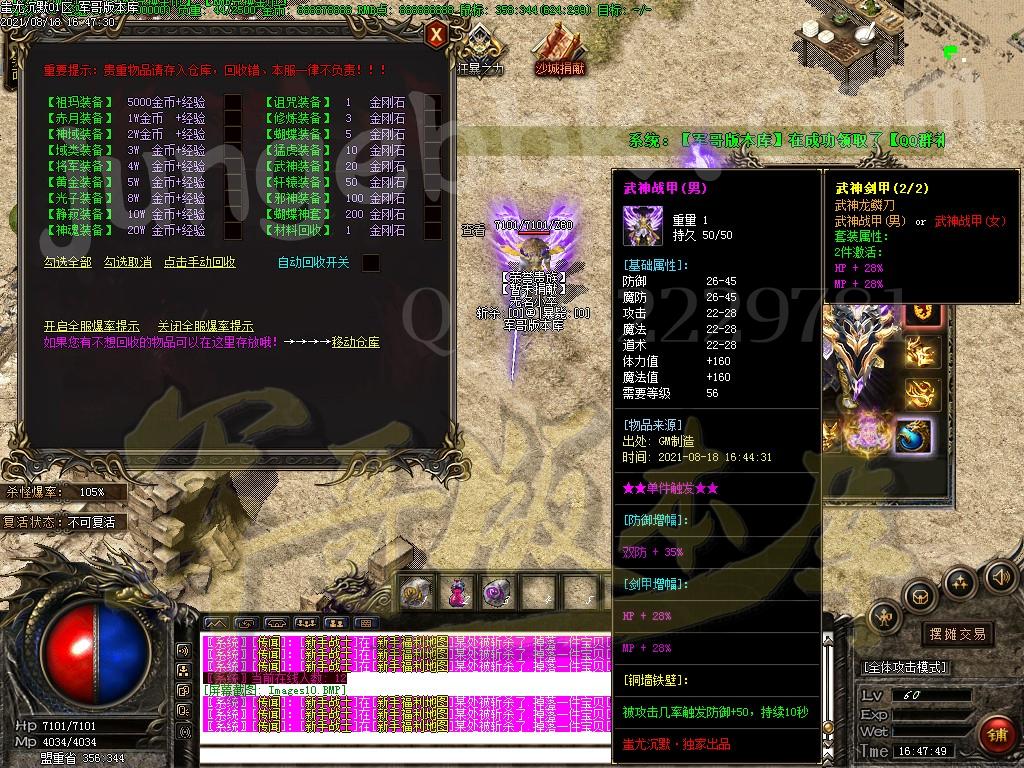Activate 点击手动回收 manual recycle
The width and height of the screenshot is (1024, 768).
(x=200, y=262)
